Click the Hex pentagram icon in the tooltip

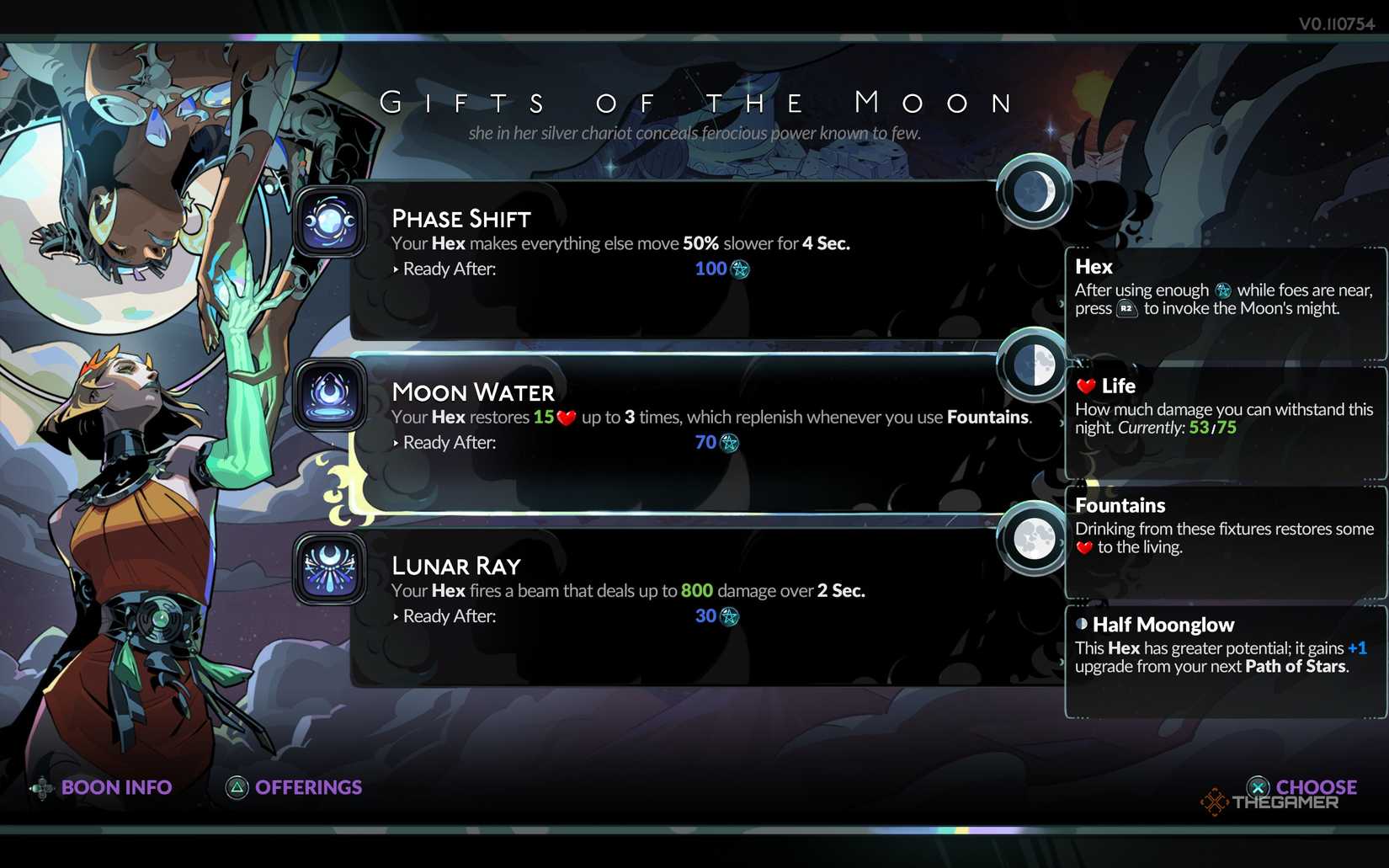[x=1223, y=290]
